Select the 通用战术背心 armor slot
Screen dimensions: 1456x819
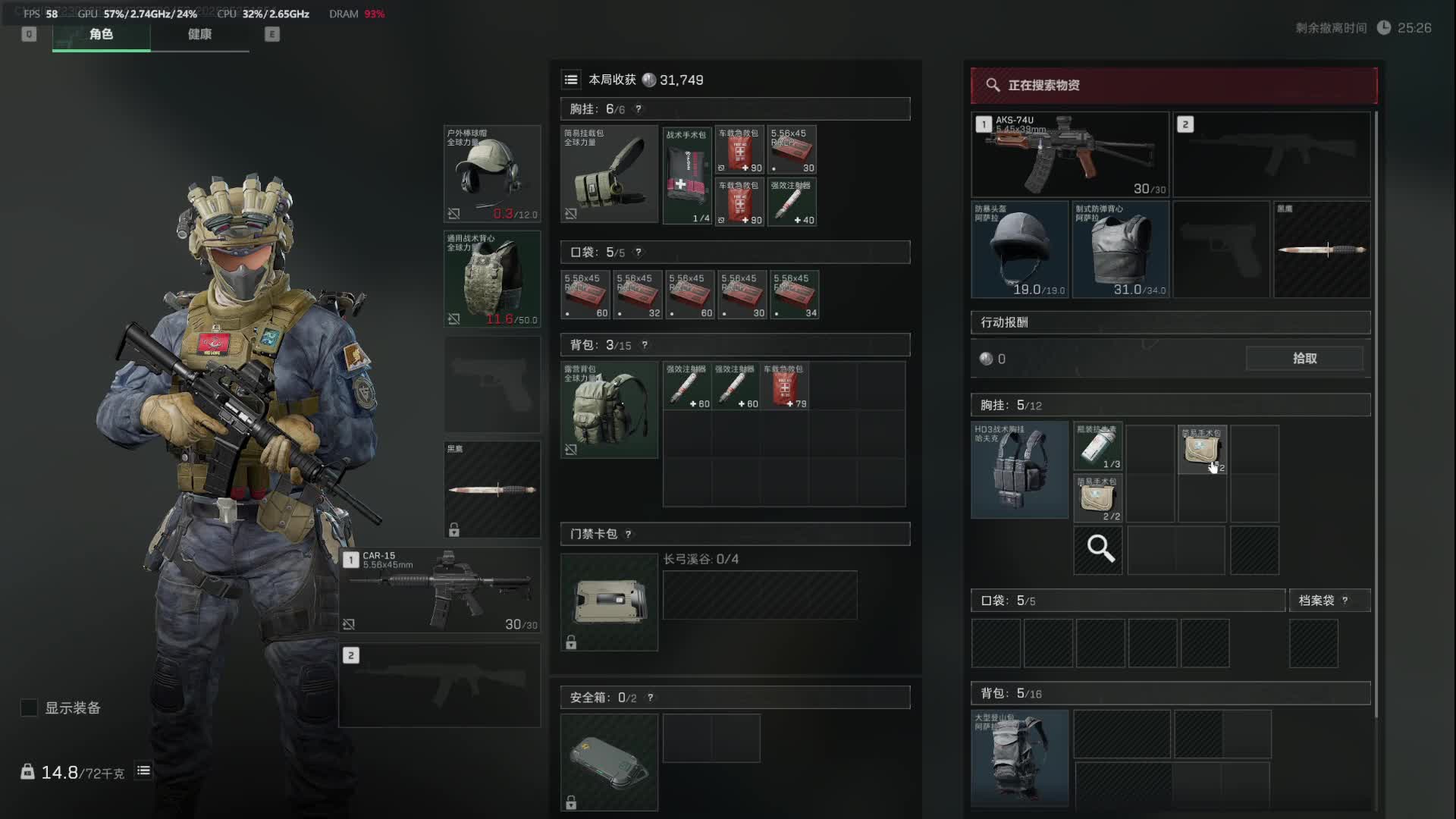coord(492,279)
